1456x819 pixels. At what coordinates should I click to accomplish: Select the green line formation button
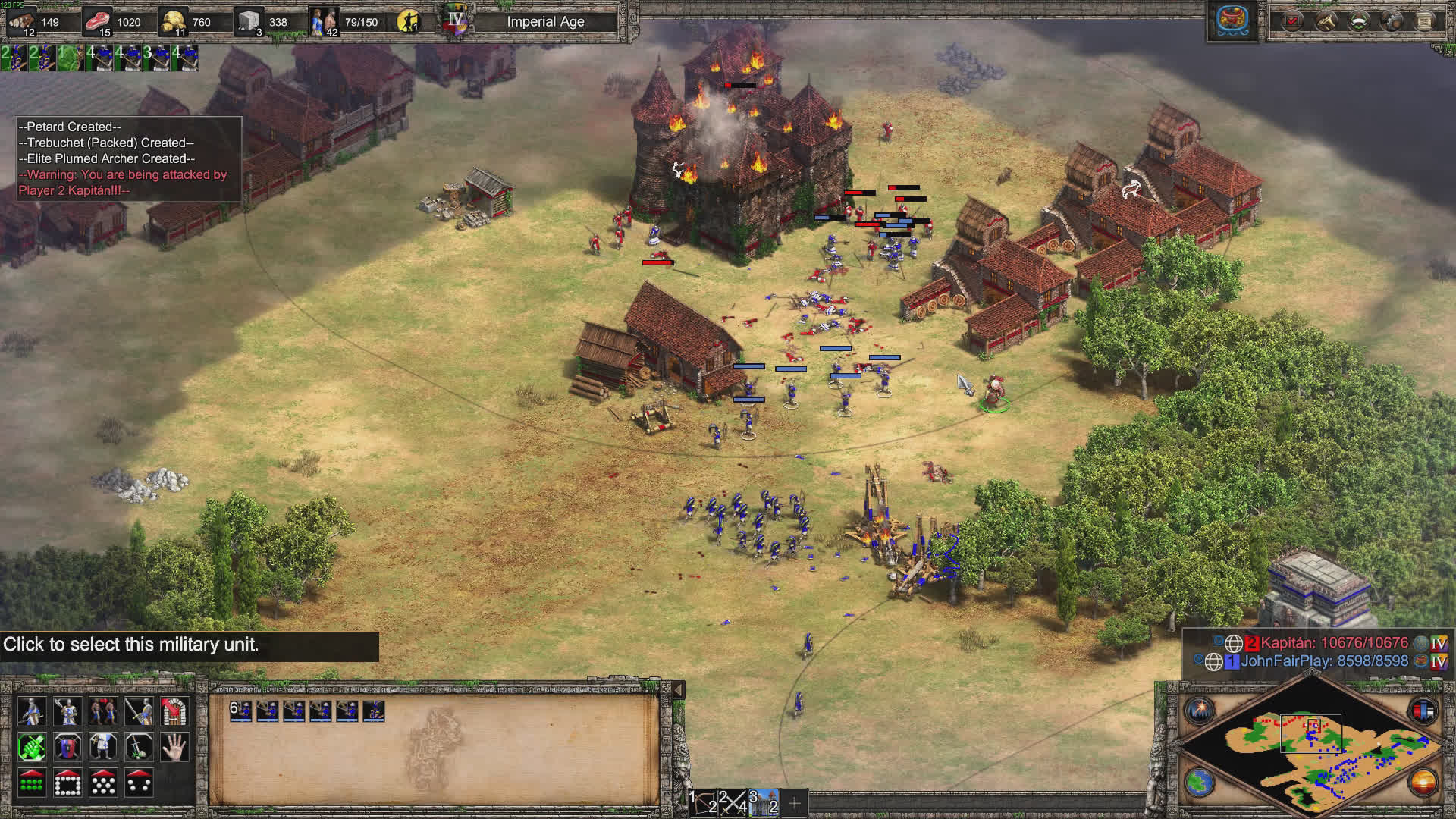tap(31, 783)
